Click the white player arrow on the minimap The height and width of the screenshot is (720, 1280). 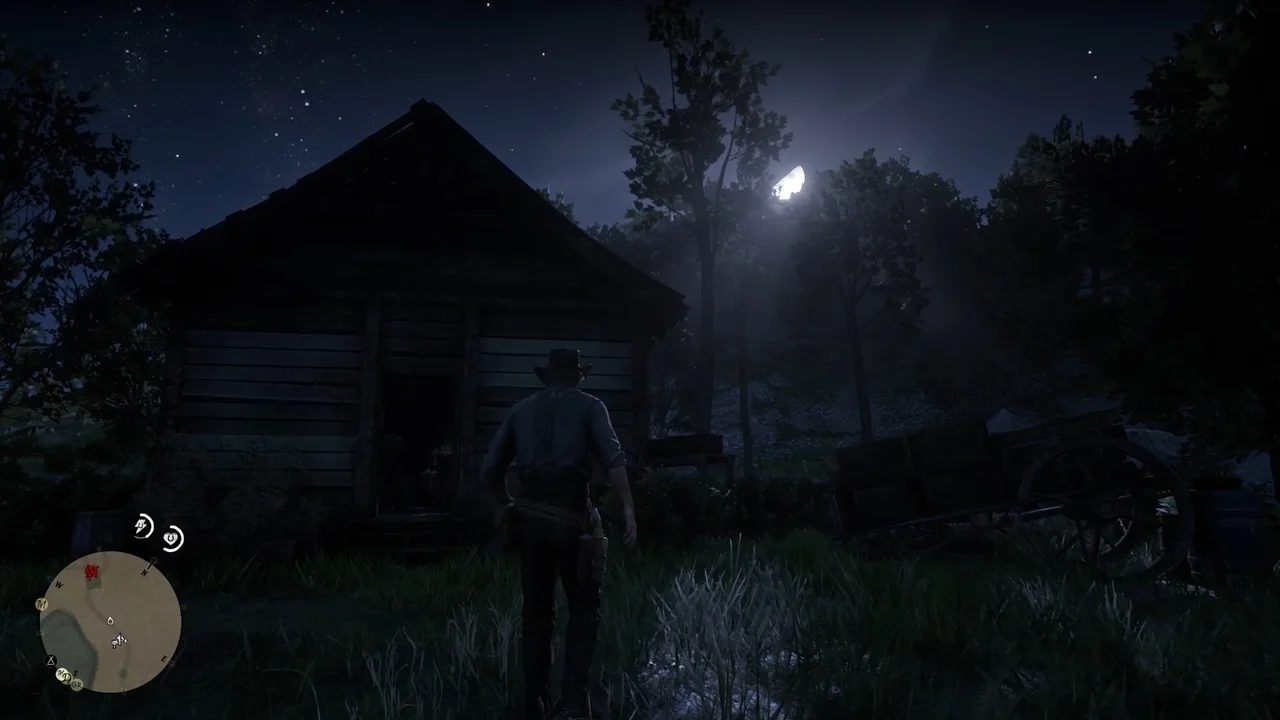(x=119, y=639)
